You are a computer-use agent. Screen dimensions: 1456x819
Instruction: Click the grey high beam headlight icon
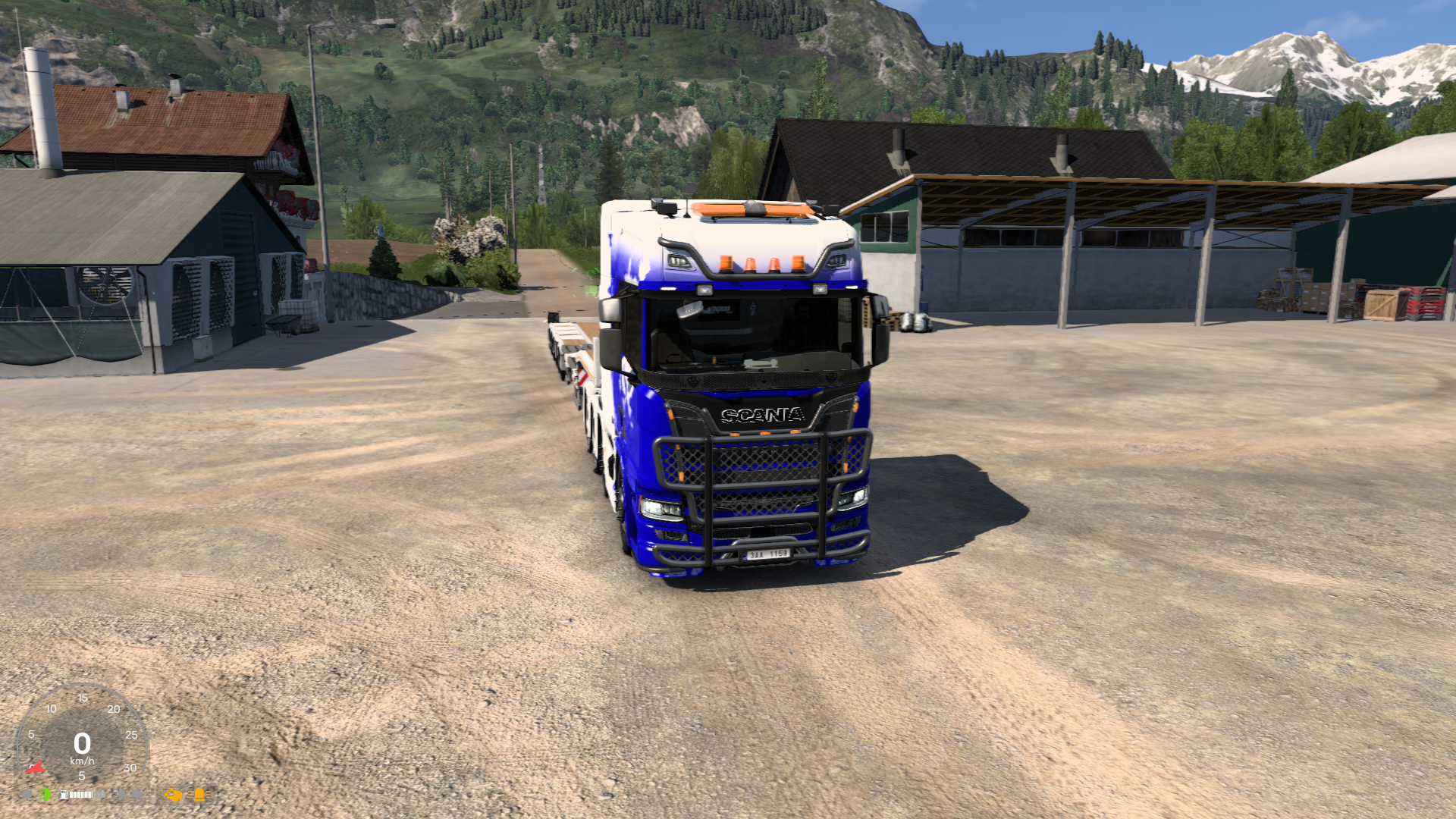pos(120,794)
